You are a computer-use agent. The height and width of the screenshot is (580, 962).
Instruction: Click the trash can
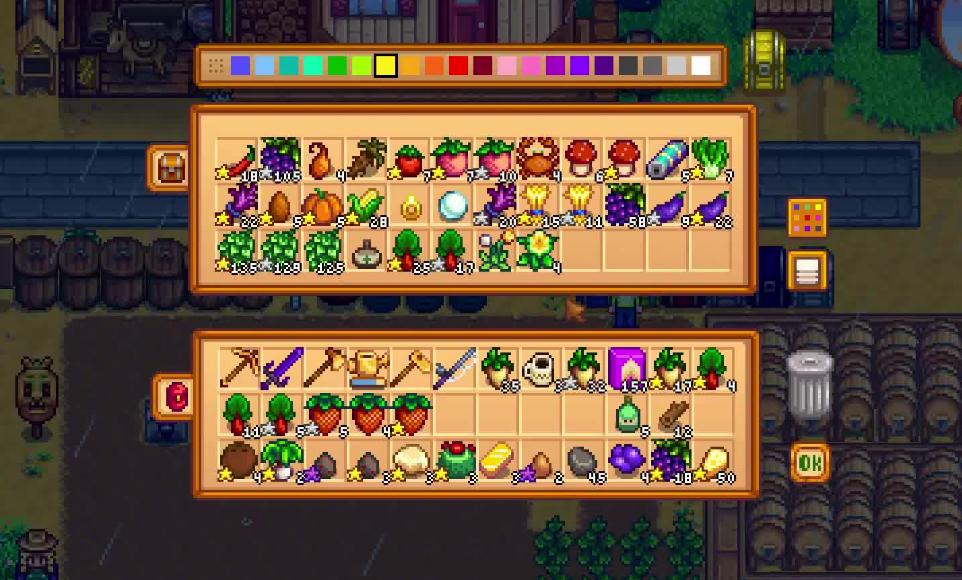pos(808,383)
